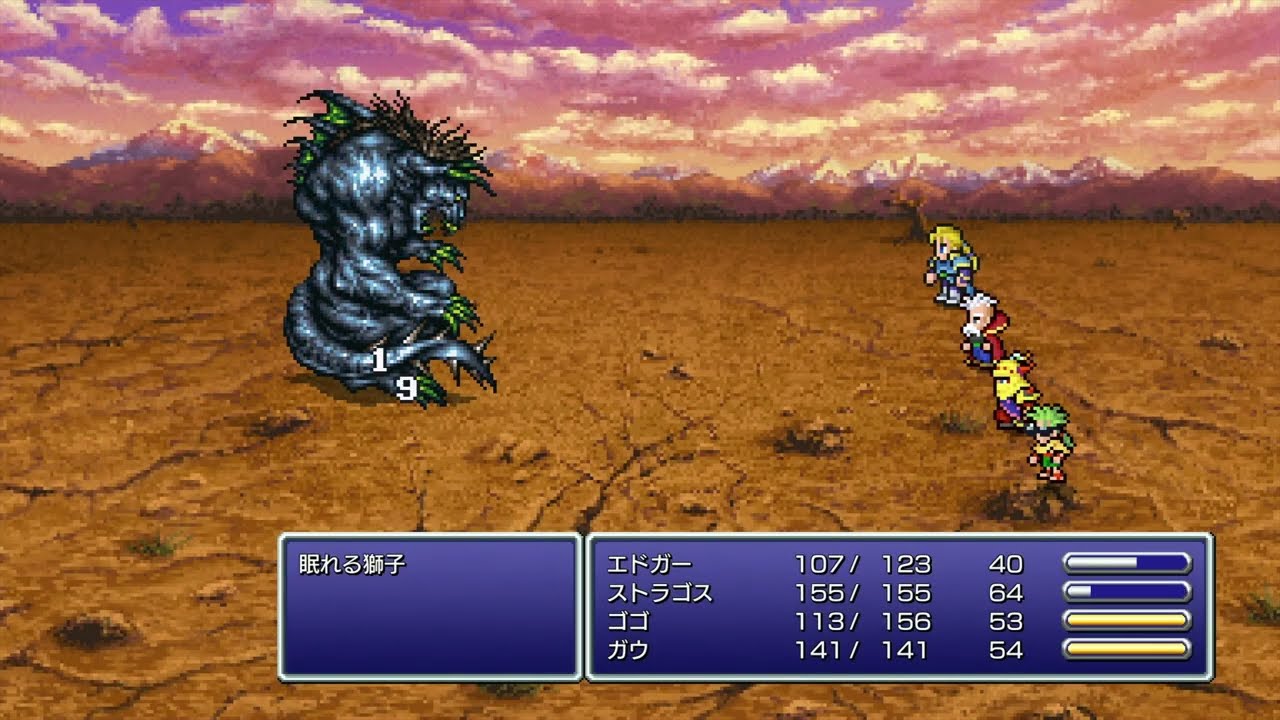Select ガウ in the party list
Screen dimensions: 1280x720
630,650
